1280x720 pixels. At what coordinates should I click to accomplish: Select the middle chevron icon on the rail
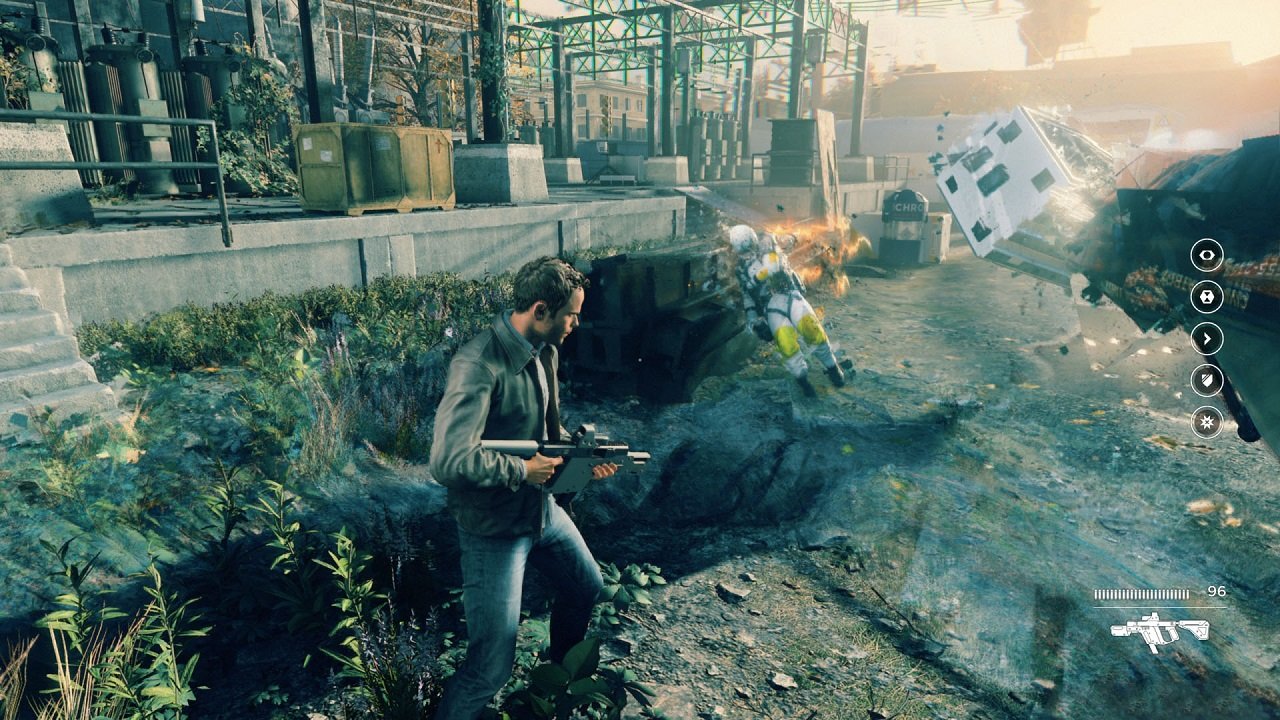coord(1205,340)
